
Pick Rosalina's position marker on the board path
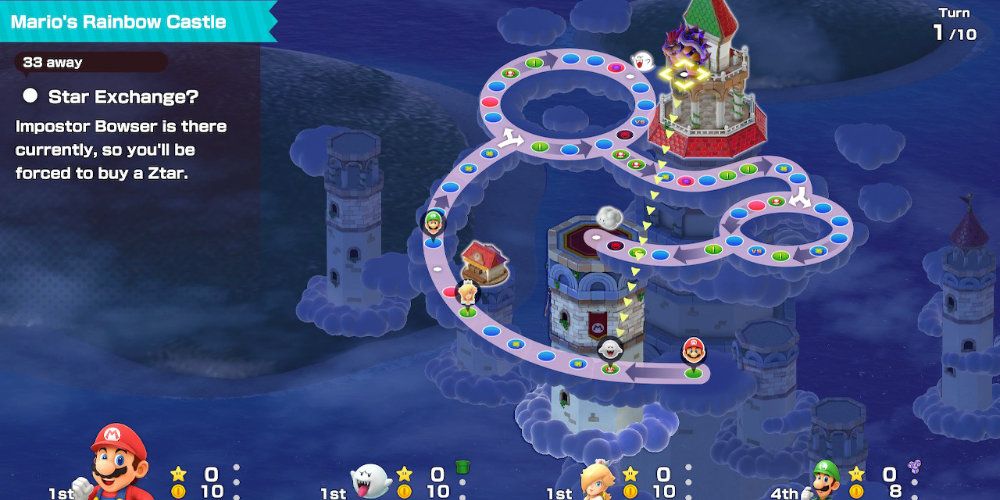click(x=467, y=292)
